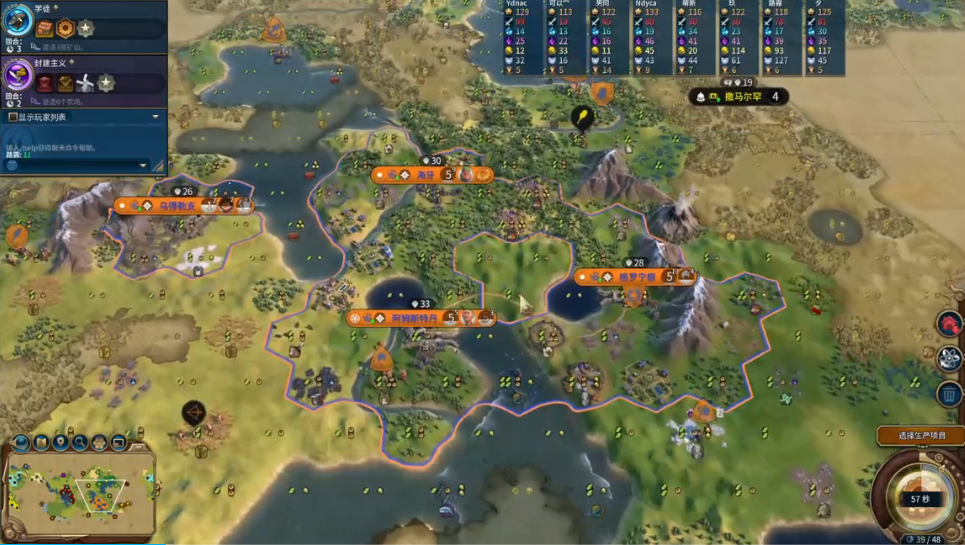Click the trash can notification icon

click(949, 395)
